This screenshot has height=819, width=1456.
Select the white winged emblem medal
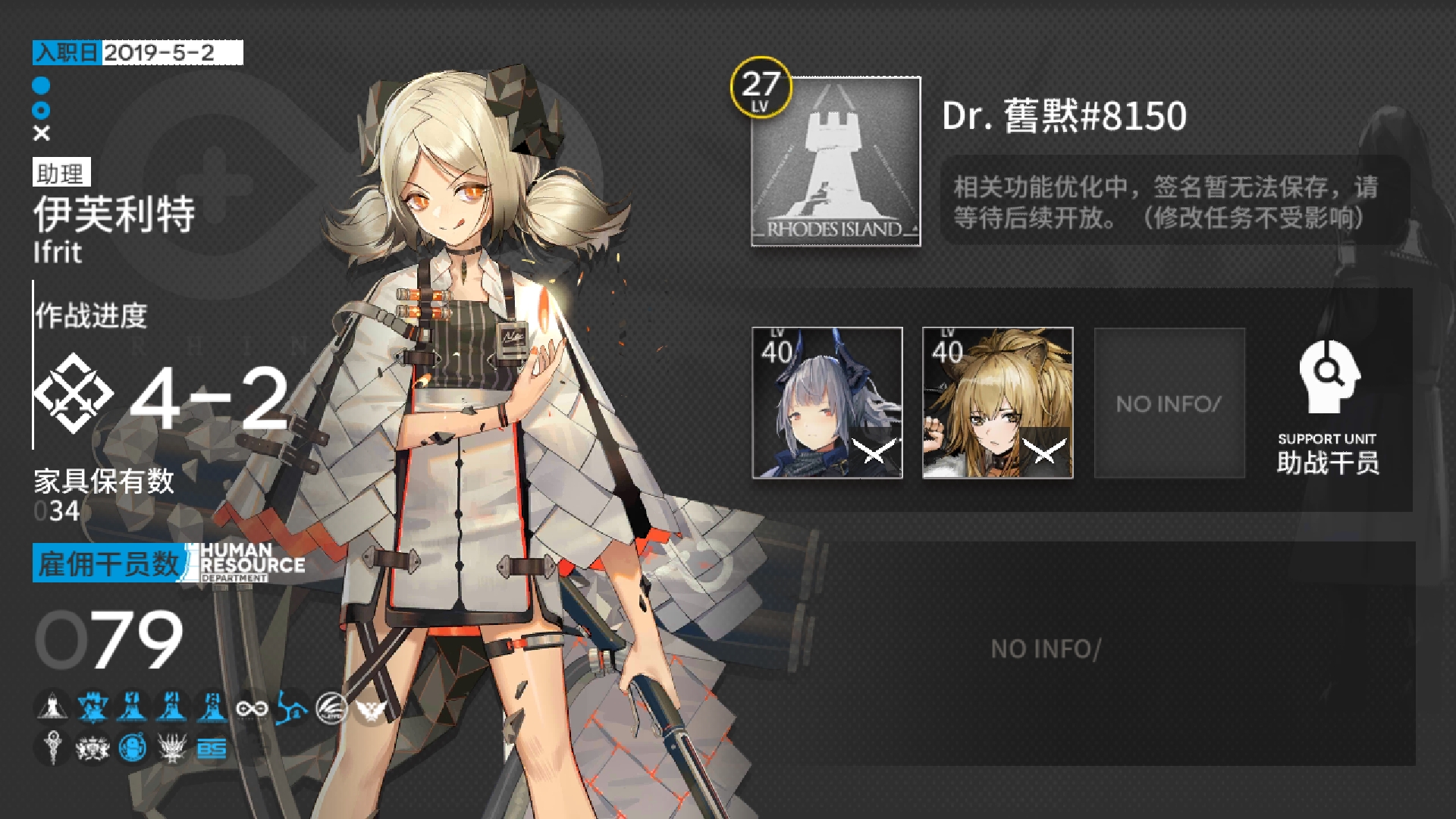pyautogui.click(x=372, y=709)
